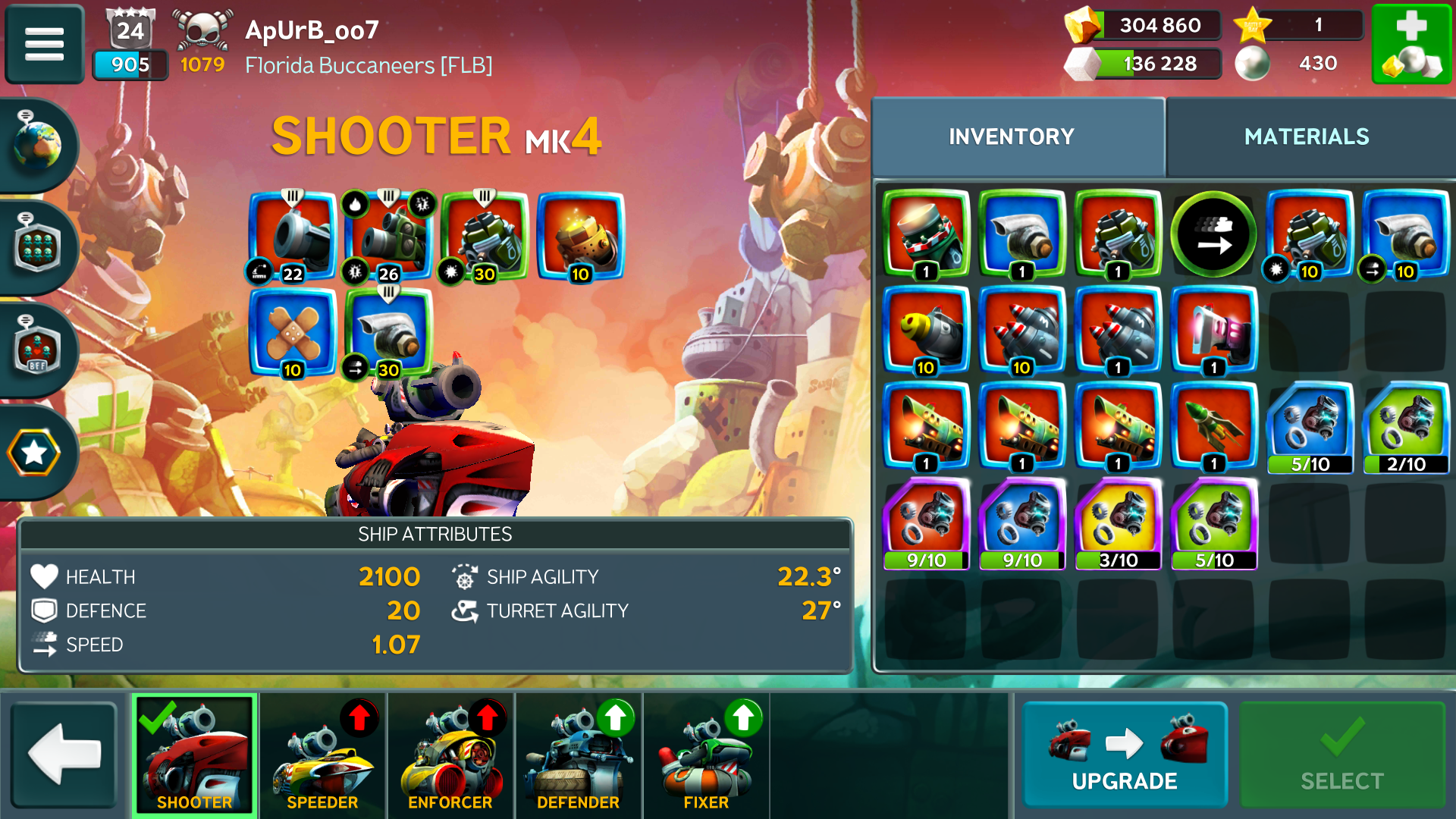
Task: Select the Enforcer ship
Action: point(450,755)
